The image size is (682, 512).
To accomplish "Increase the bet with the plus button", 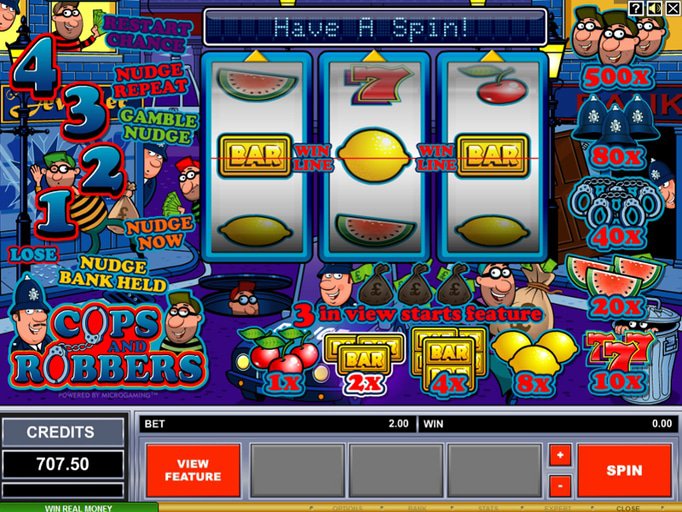I will 560,456.
